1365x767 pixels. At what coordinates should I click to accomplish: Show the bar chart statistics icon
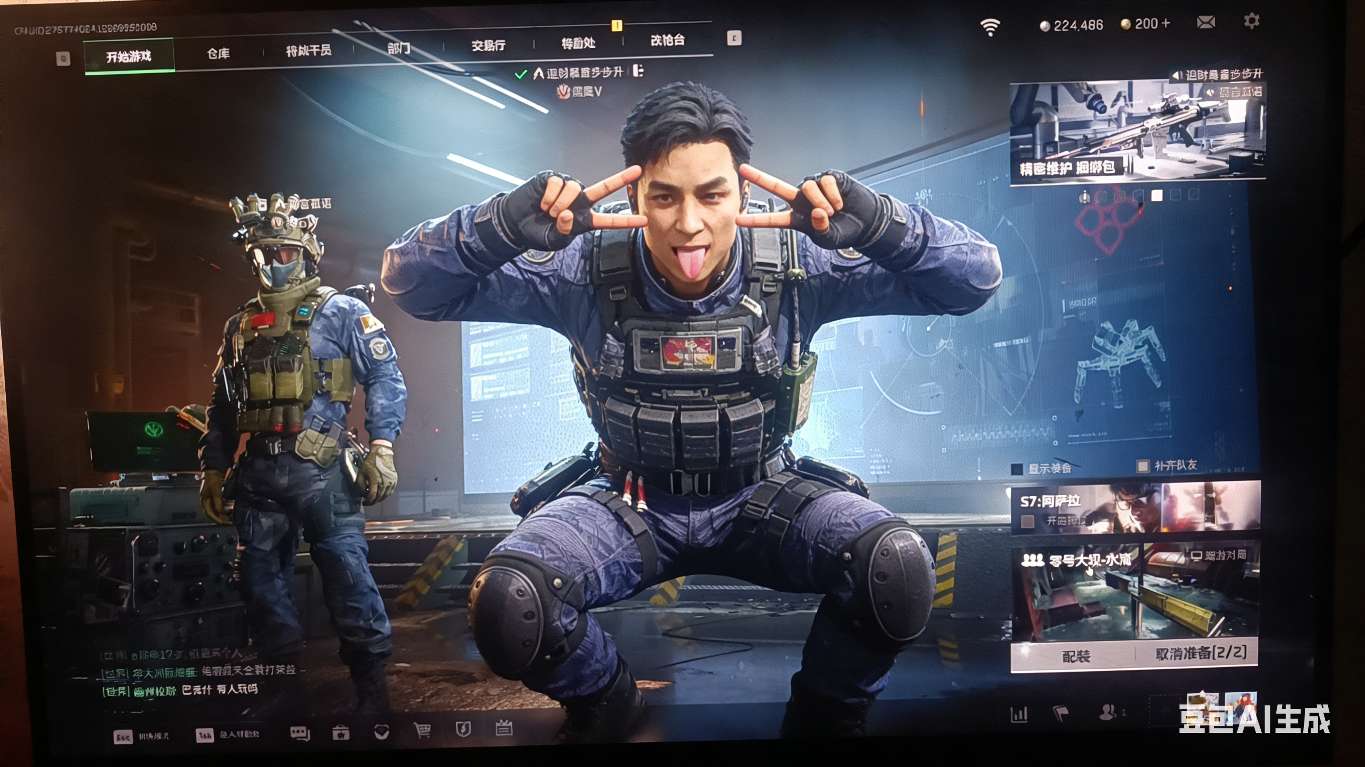coord(1019,714)
